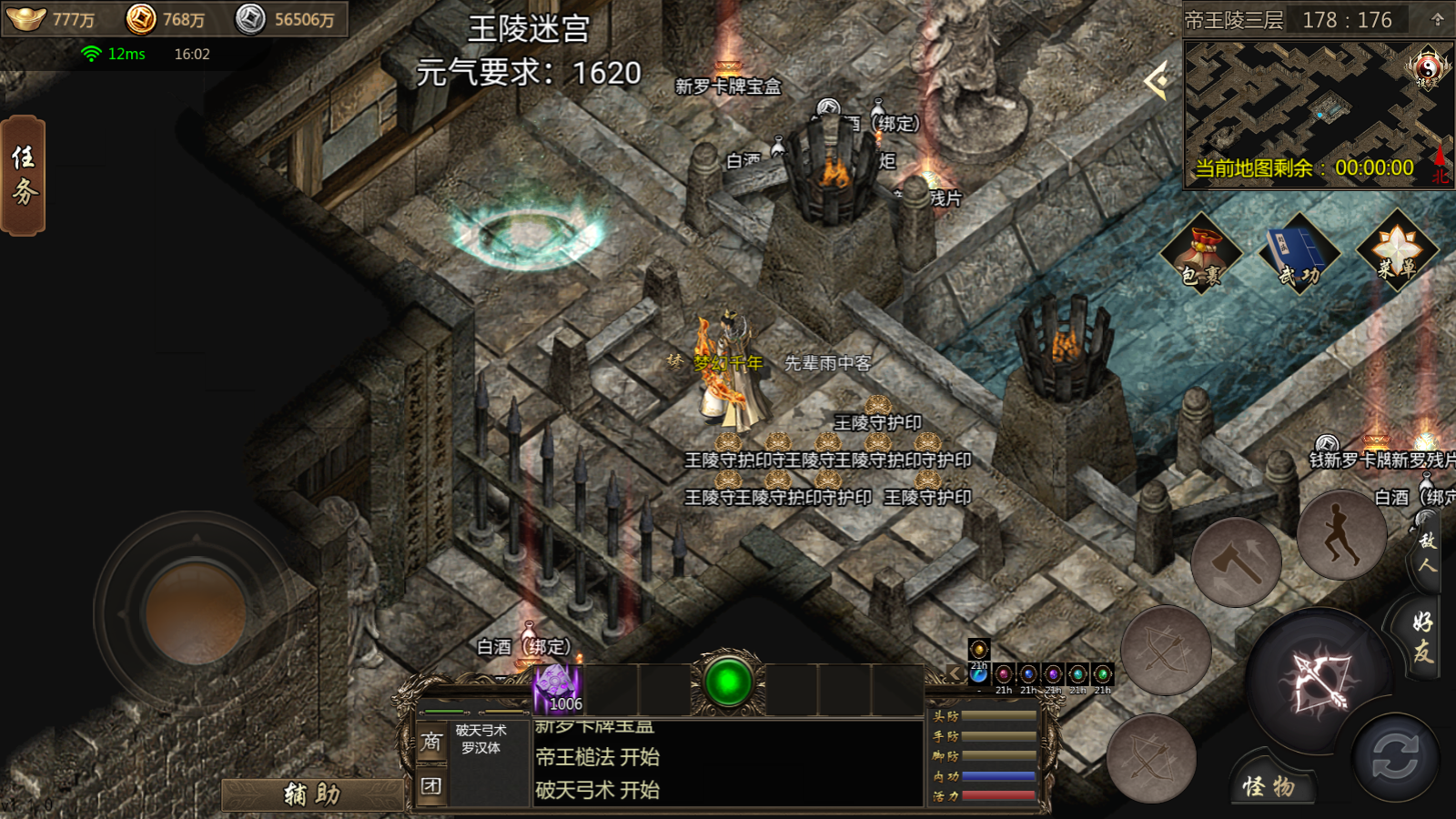This screenshot has width=1456, height=819.
Task: Open the 辅助 assist button
Action: (312, 794)
